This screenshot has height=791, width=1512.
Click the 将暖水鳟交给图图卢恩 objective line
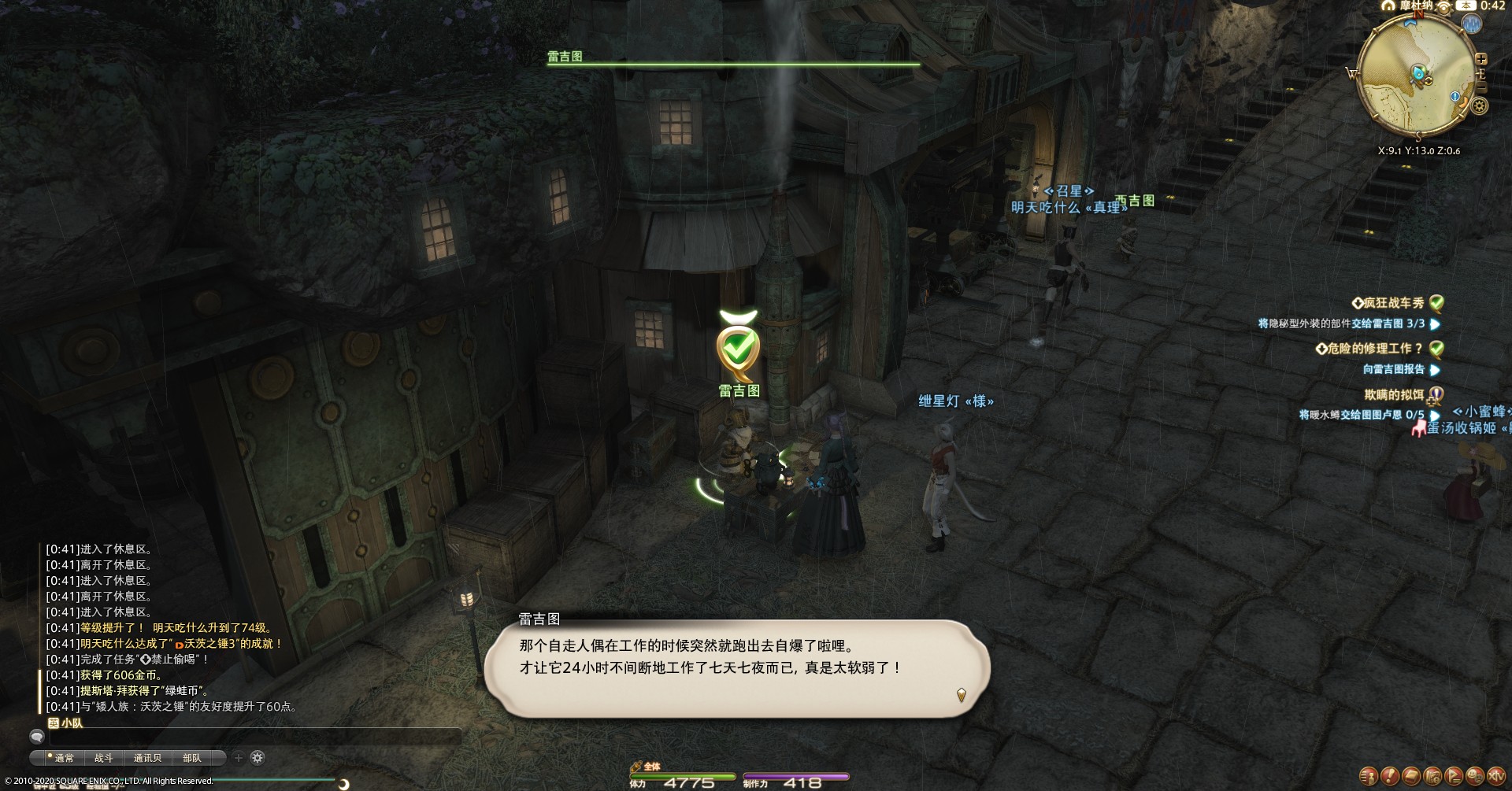pos(1361,415)
